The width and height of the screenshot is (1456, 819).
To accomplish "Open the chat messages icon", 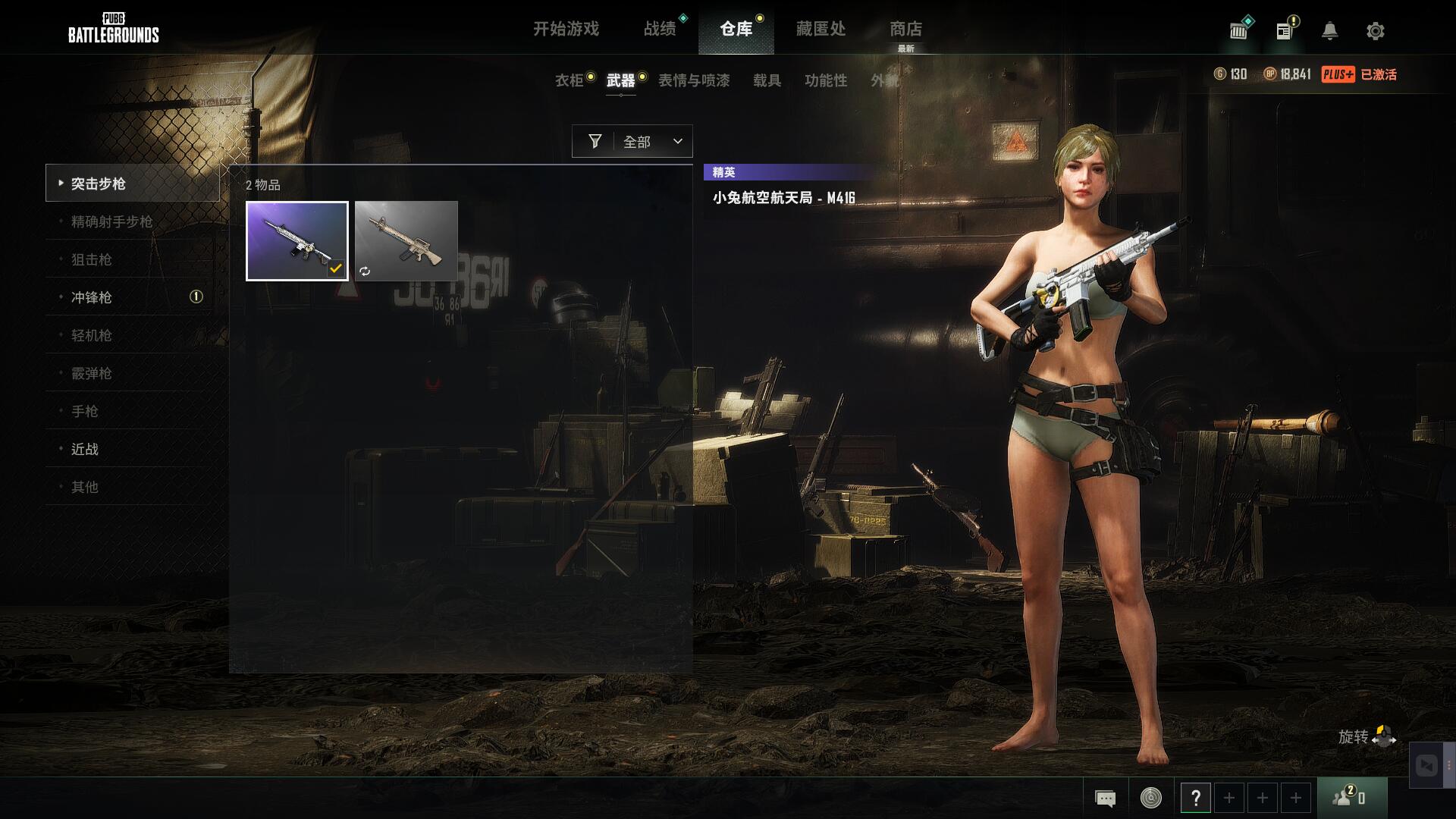I will (x=1106, y=797).
